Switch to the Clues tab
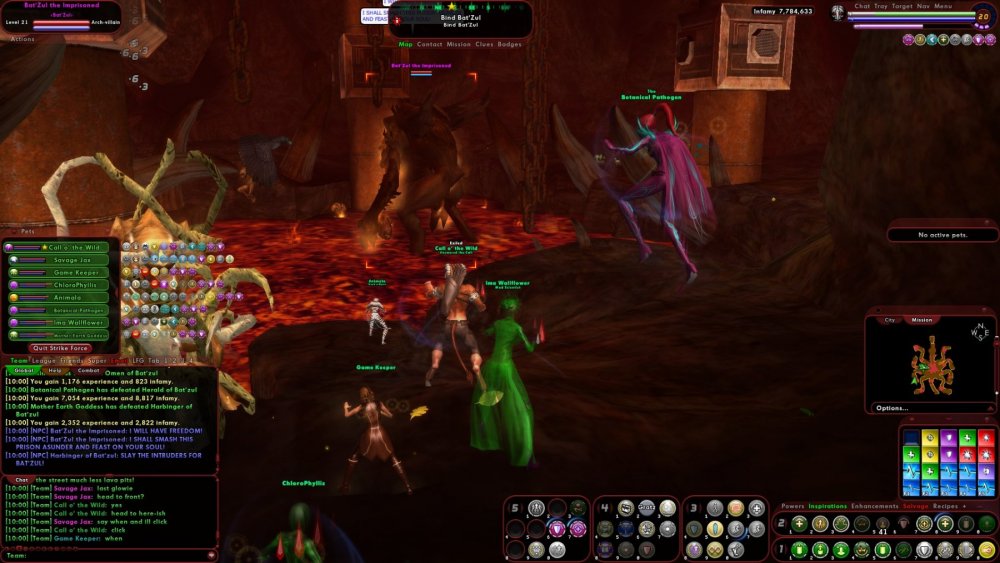 [x=484, y=44]
